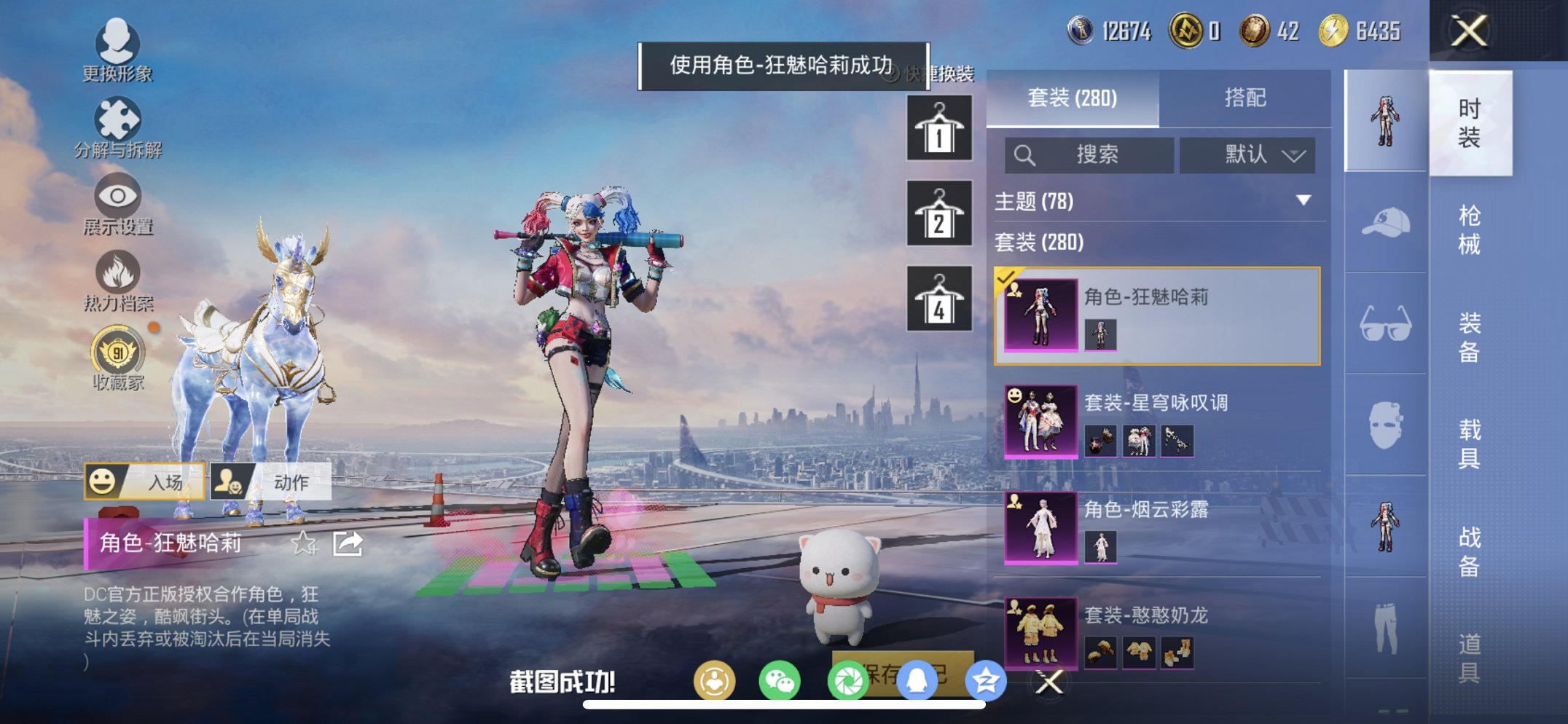1568x724 pixels.
Task: Select quick outfit hanger slot 1
Action: coord(938,130)
